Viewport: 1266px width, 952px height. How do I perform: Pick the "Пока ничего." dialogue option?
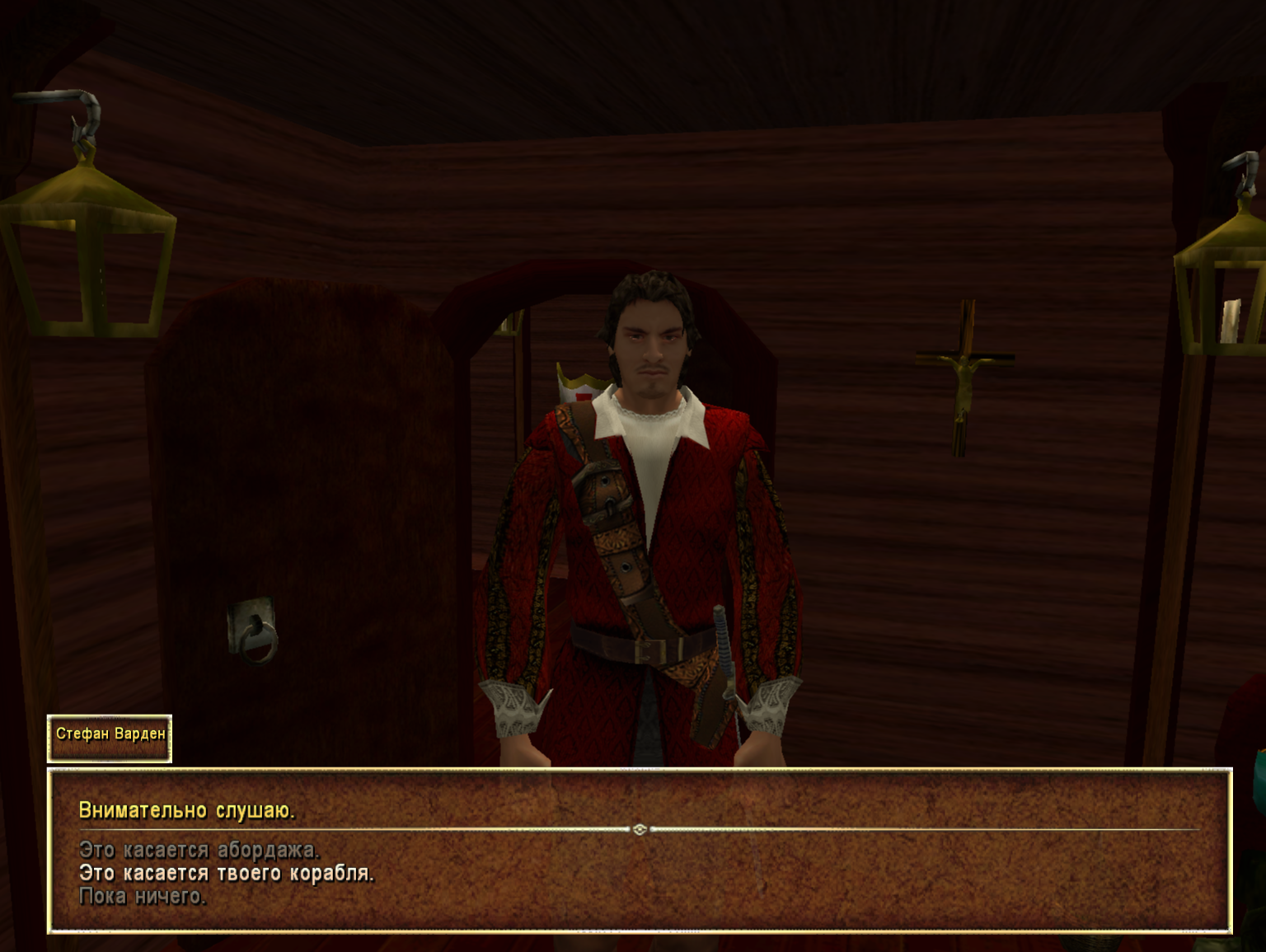(142, 896)
